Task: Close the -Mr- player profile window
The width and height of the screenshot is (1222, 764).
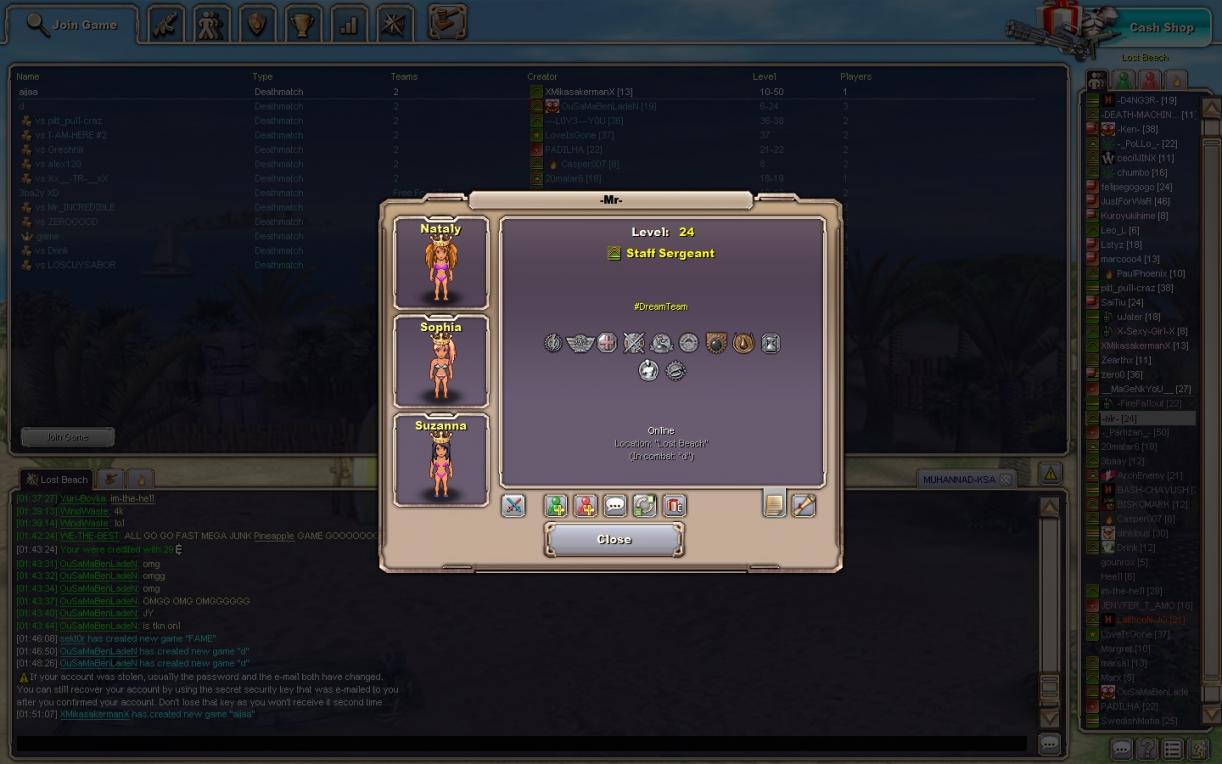Action: coord(614,540)
